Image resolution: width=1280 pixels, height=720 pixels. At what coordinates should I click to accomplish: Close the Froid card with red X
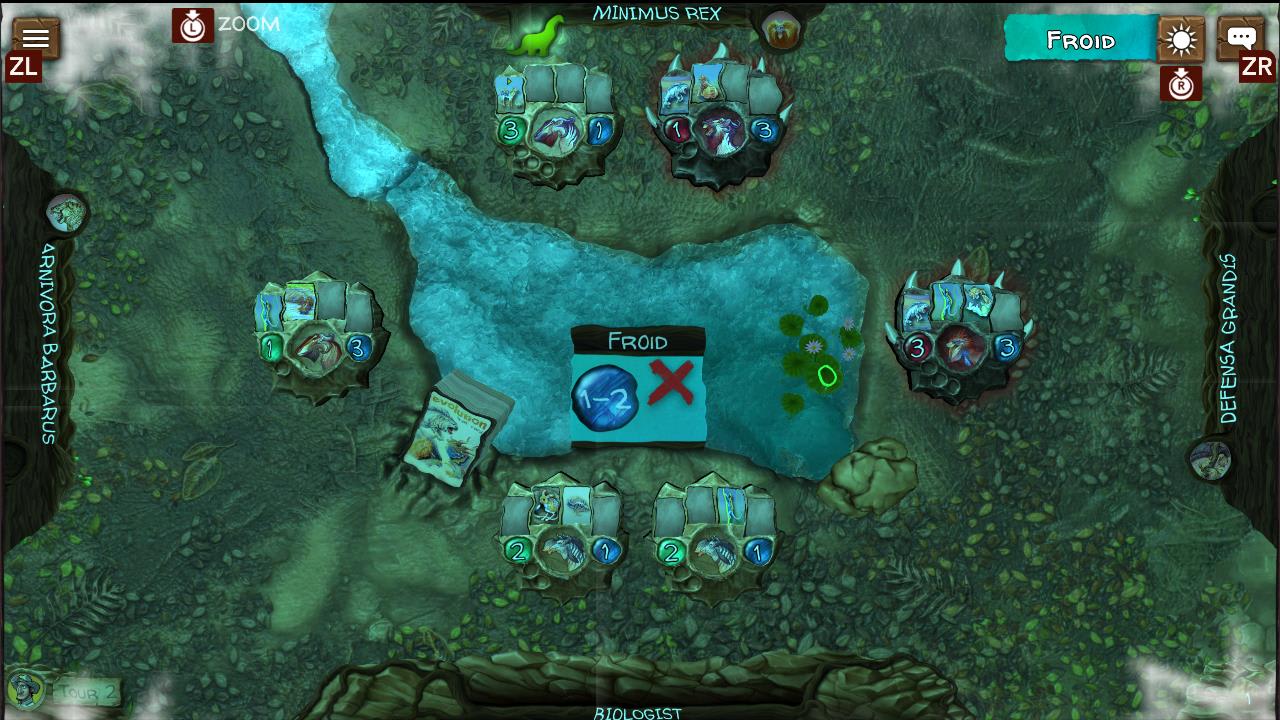pos(671,383)
